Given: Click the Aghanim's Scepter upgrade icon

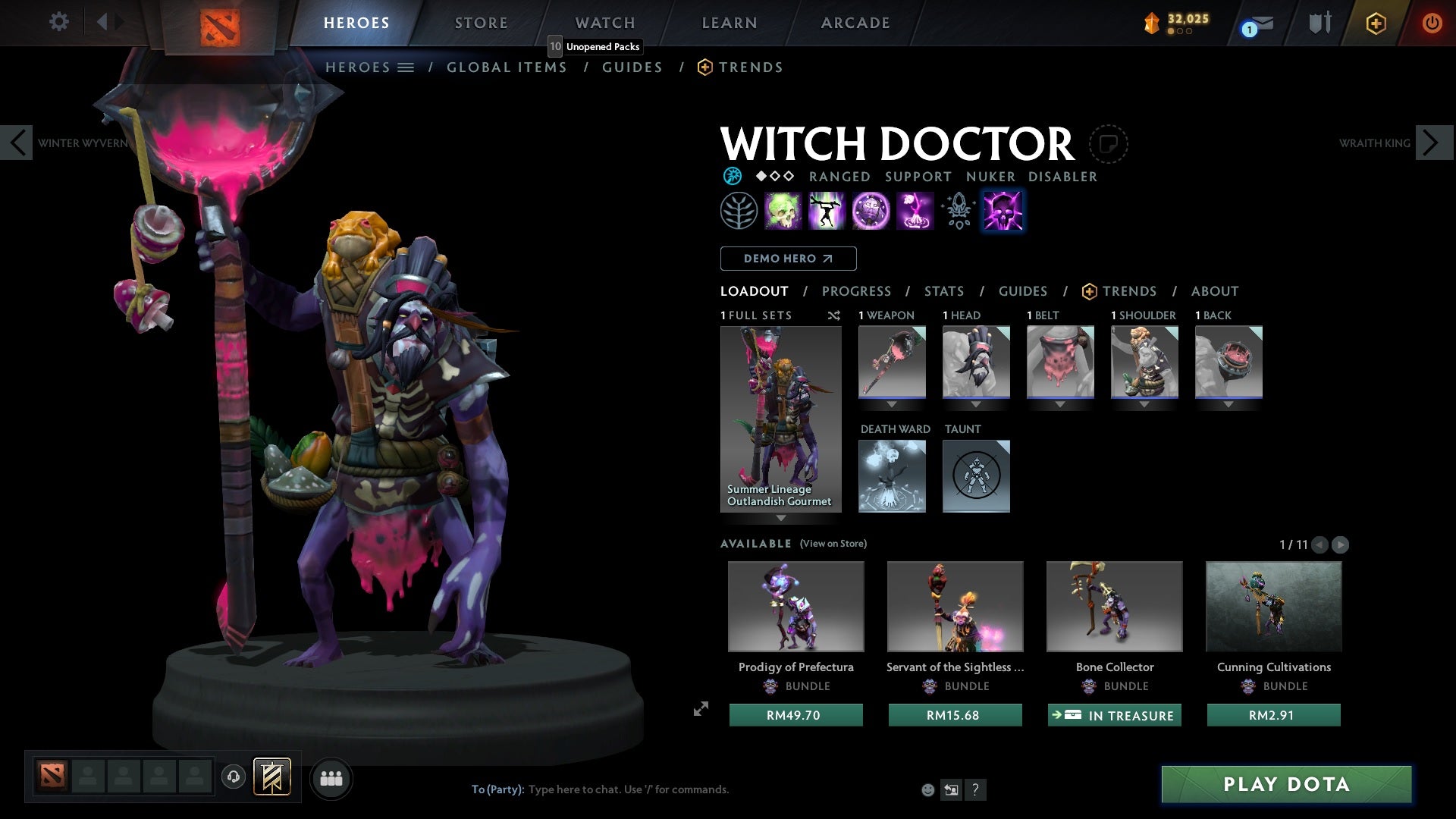Looking at the screenshot, I should [957, 211].
